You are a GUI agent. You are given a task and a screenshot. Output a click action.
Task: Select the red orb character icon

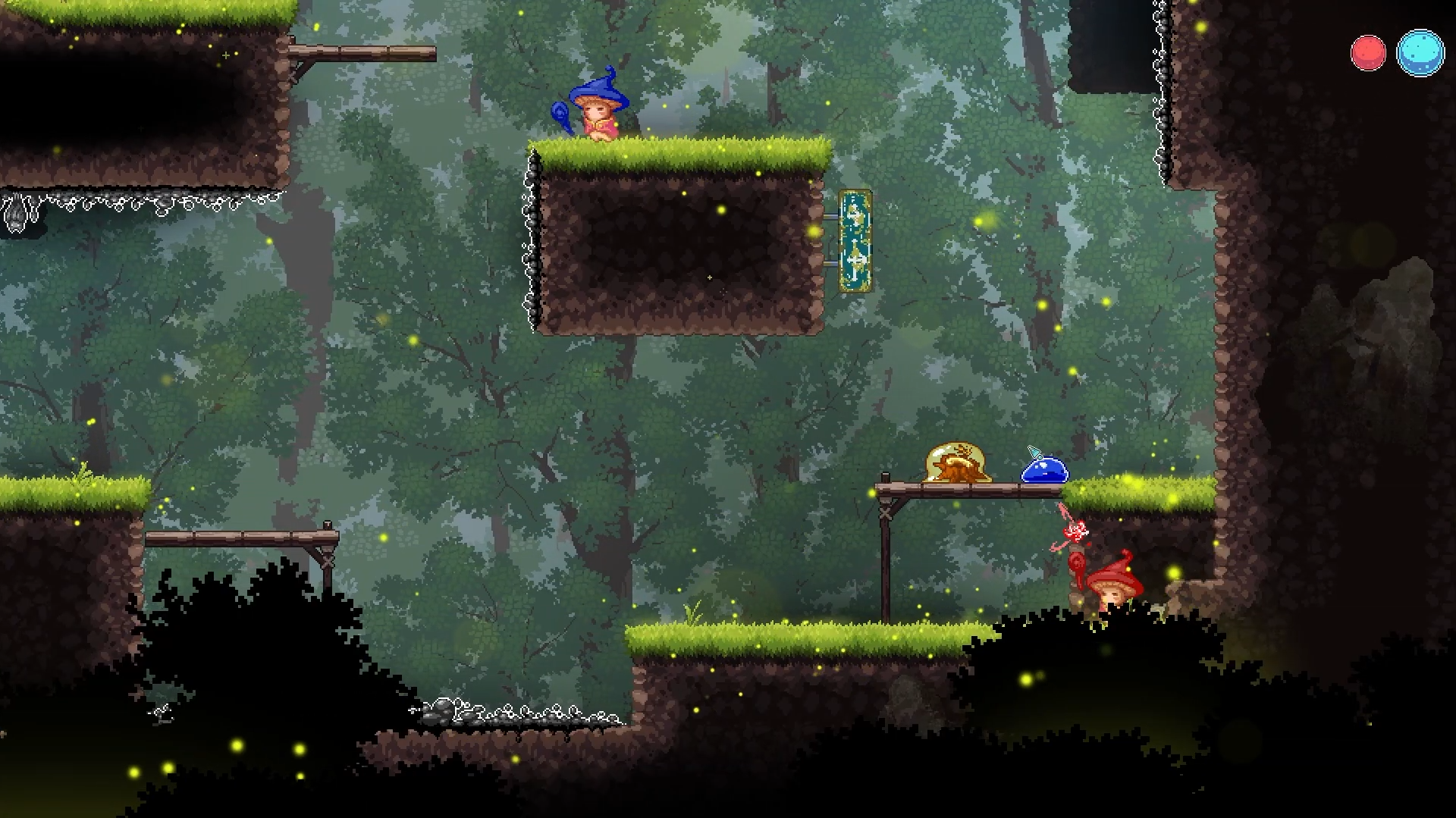[x=1368, y=53]
